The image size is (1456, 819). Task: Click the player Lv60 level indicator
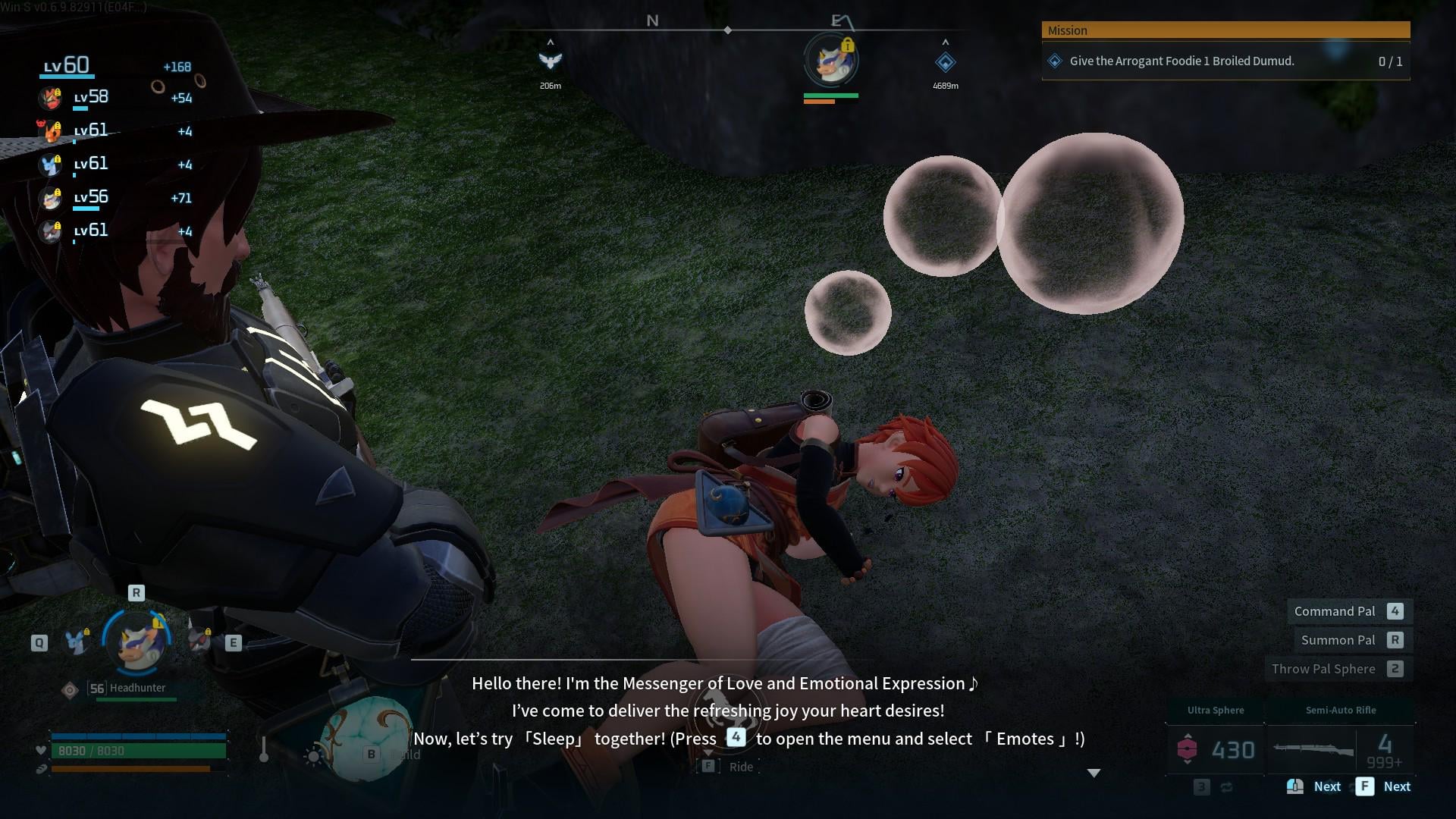[x=67, y=66]
